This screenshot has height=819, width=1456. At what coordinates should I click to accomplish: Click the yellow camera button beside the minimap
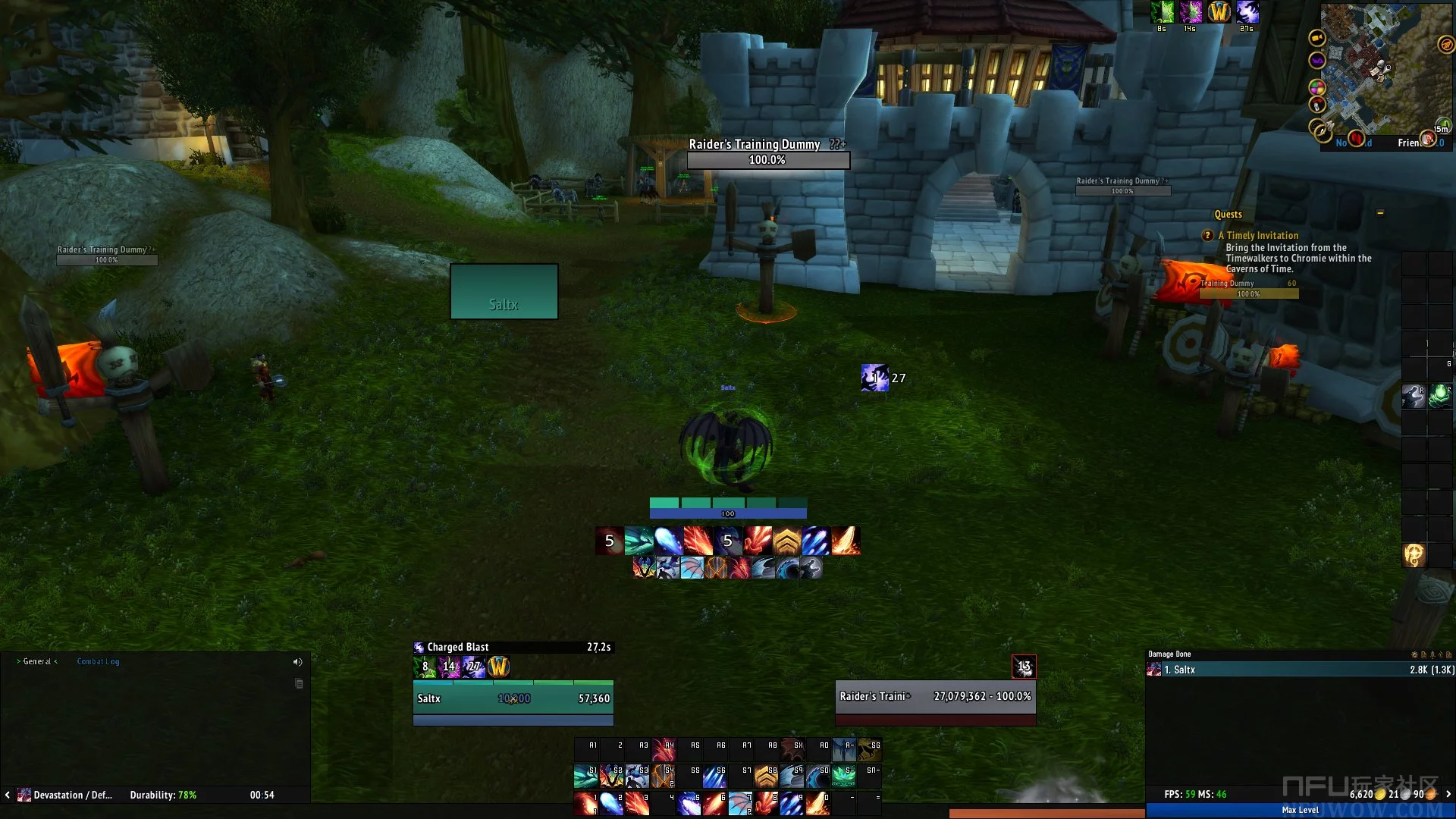pyautogui.click(x=1317, y=37)
